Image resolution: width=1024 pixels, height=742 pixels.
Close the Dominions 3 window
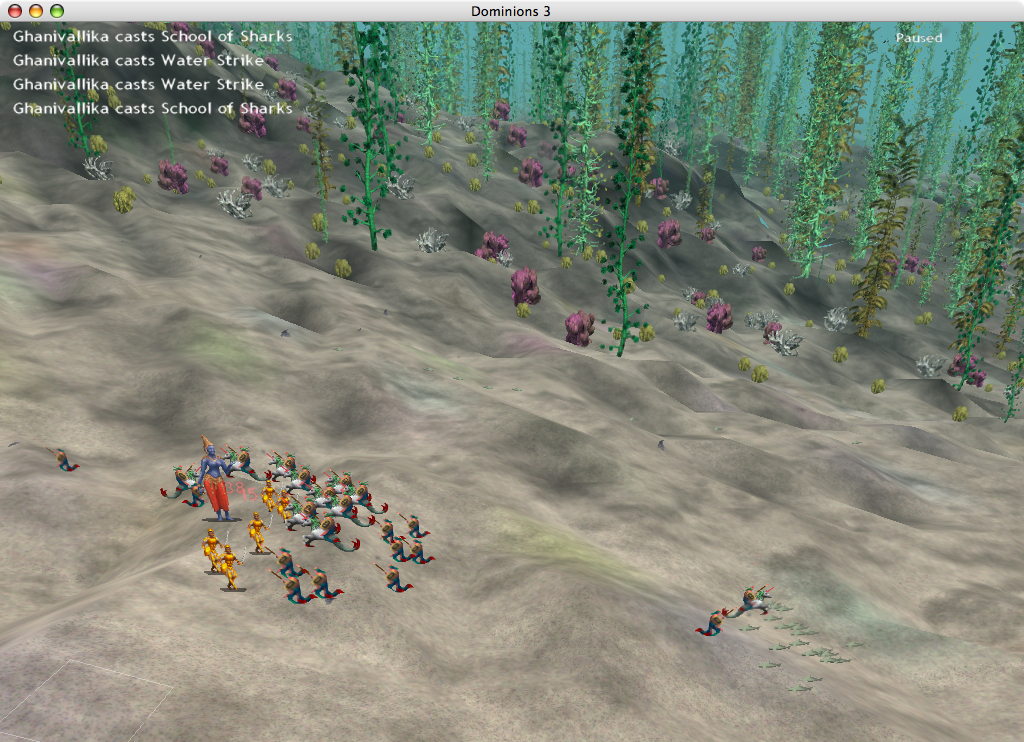(x=14, y=10)
